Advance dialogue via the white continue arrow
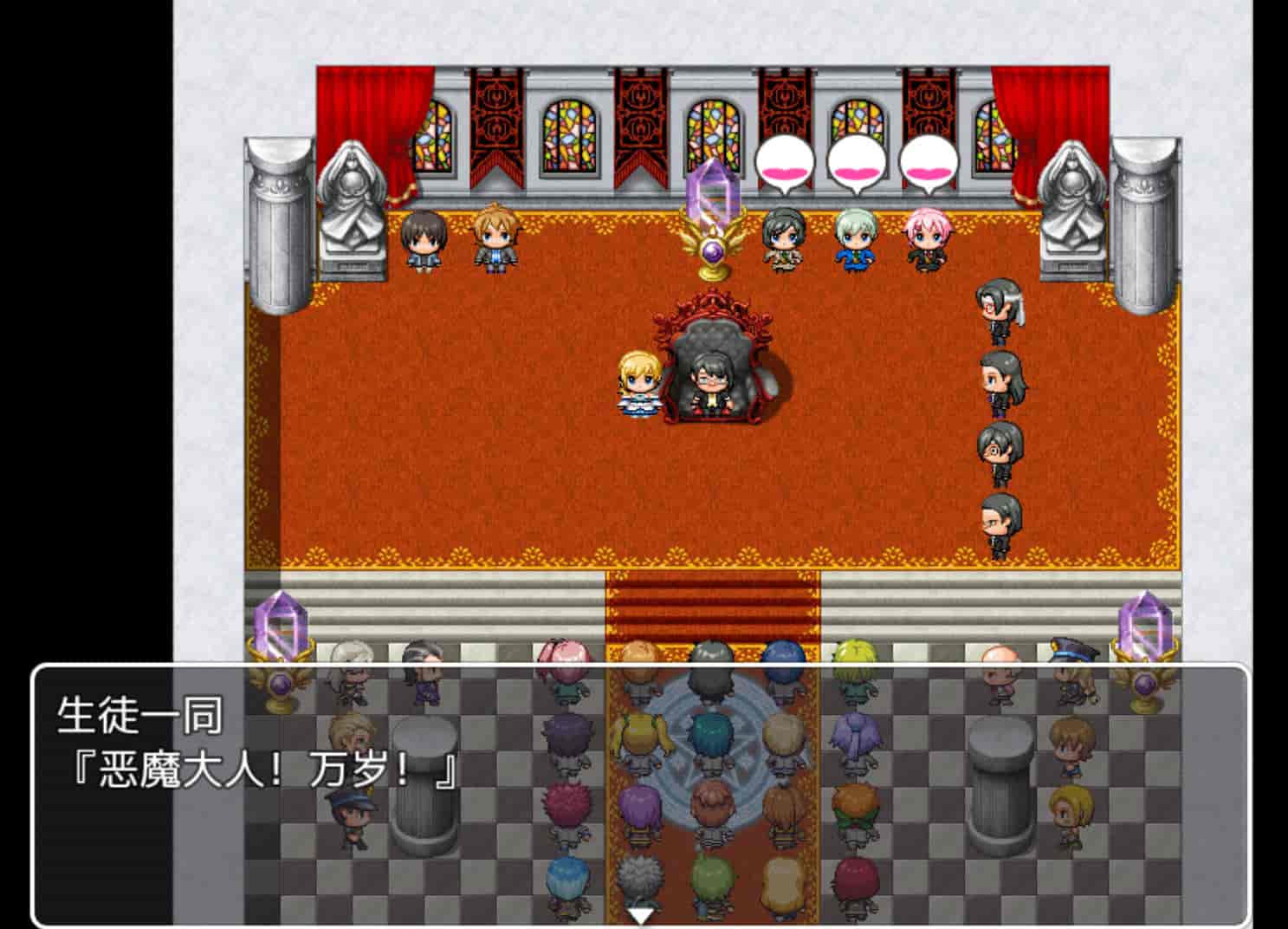This screenshot has height=929, width=1288. pos(641,915)
